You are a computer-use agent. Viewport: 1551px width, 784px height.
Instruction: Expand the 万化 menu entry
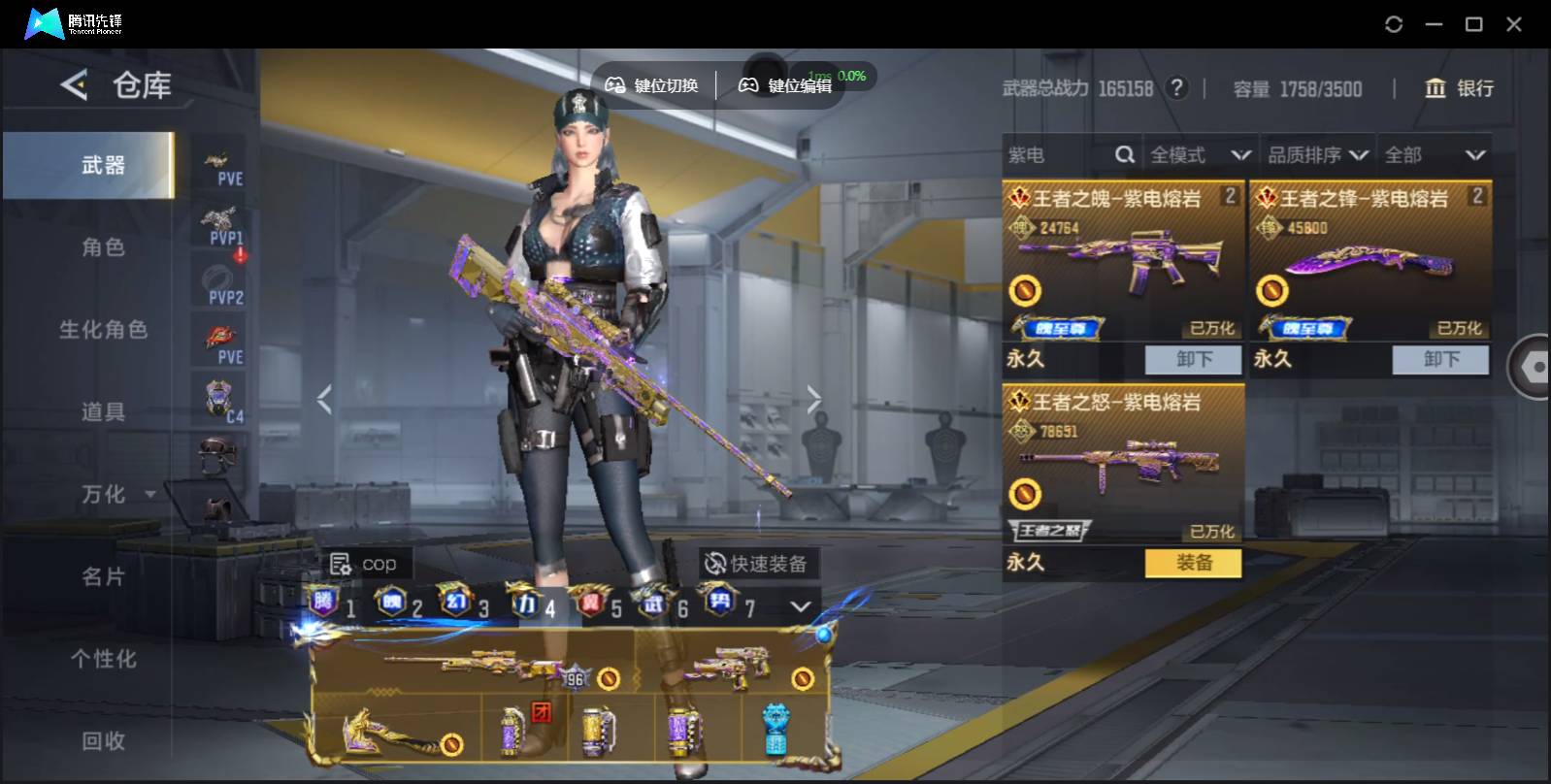[x=116, y=495]
